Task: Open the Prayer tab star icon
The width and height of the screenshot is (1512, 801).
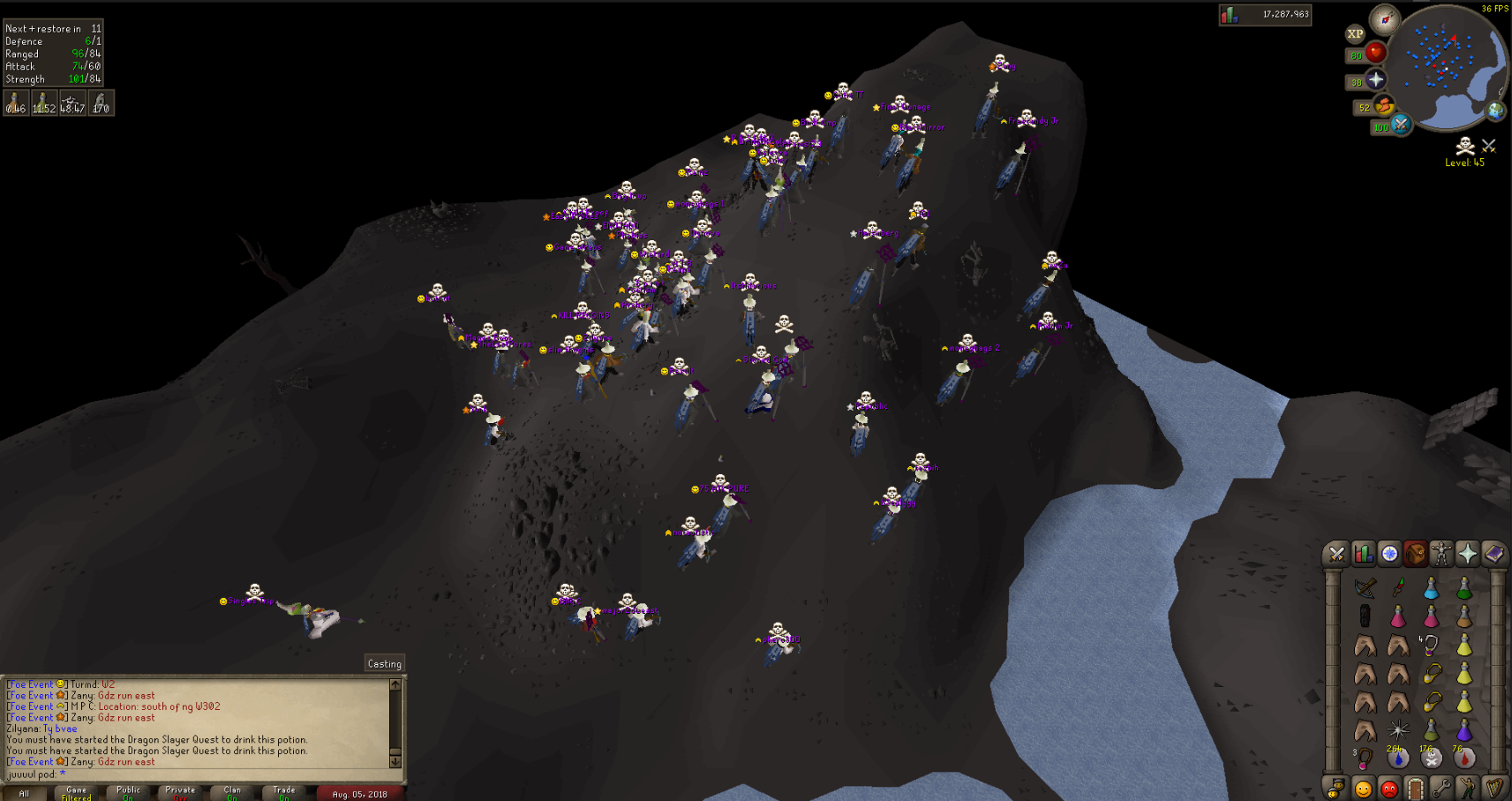Action: click(1466, 554)
